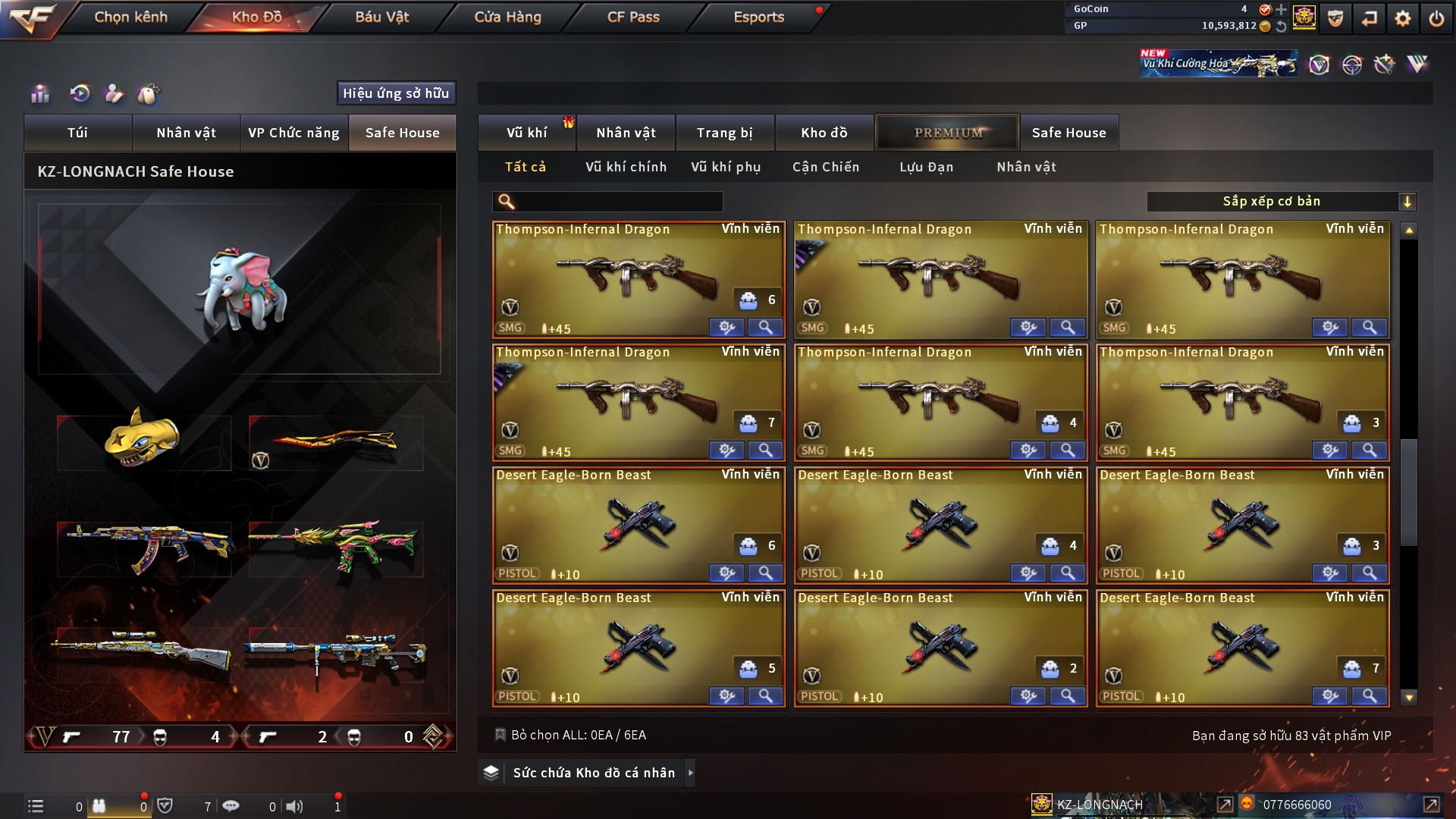
Task: Click the power exit button
Action: tap(1436, 18)
